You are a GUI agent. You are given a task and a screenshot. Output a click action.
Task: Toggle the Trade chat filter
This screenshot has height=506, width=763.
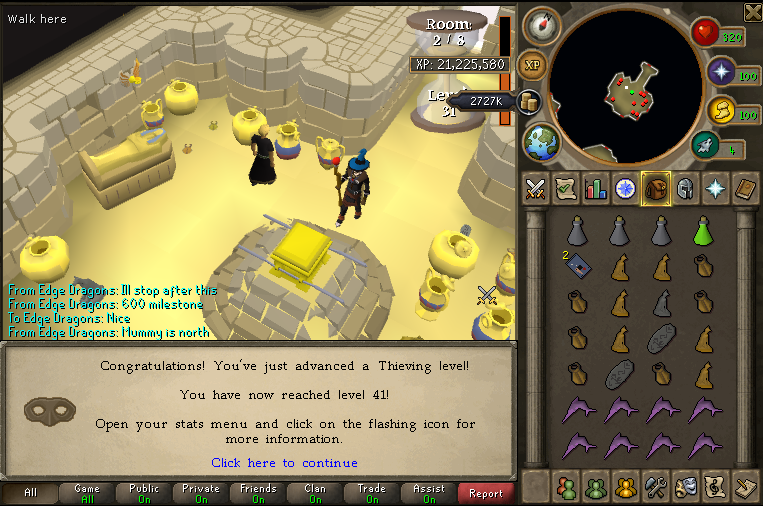[x=372, y=493]
